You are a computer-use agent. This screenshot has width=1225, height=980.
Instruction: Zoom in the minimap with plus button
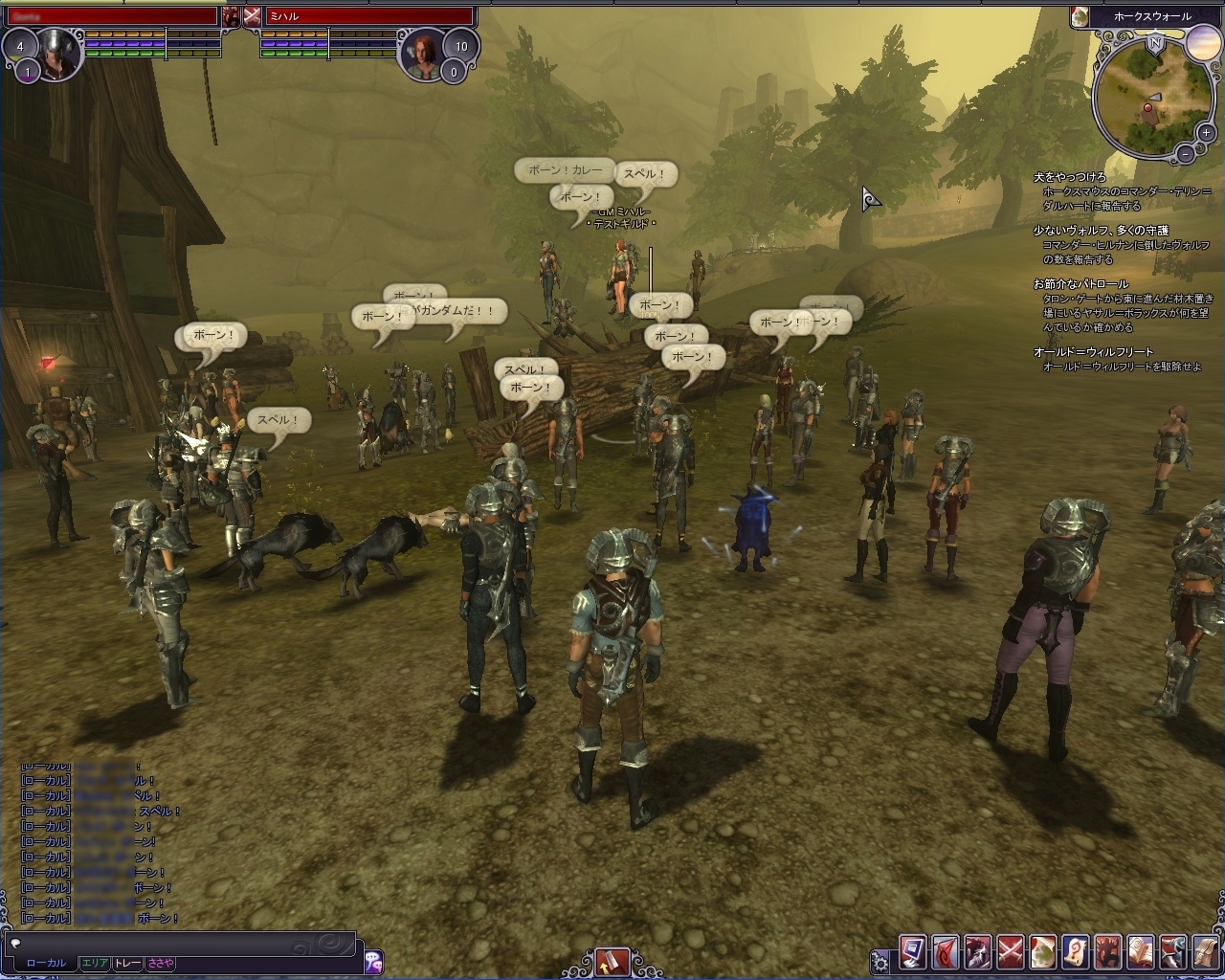(1208, 133)
